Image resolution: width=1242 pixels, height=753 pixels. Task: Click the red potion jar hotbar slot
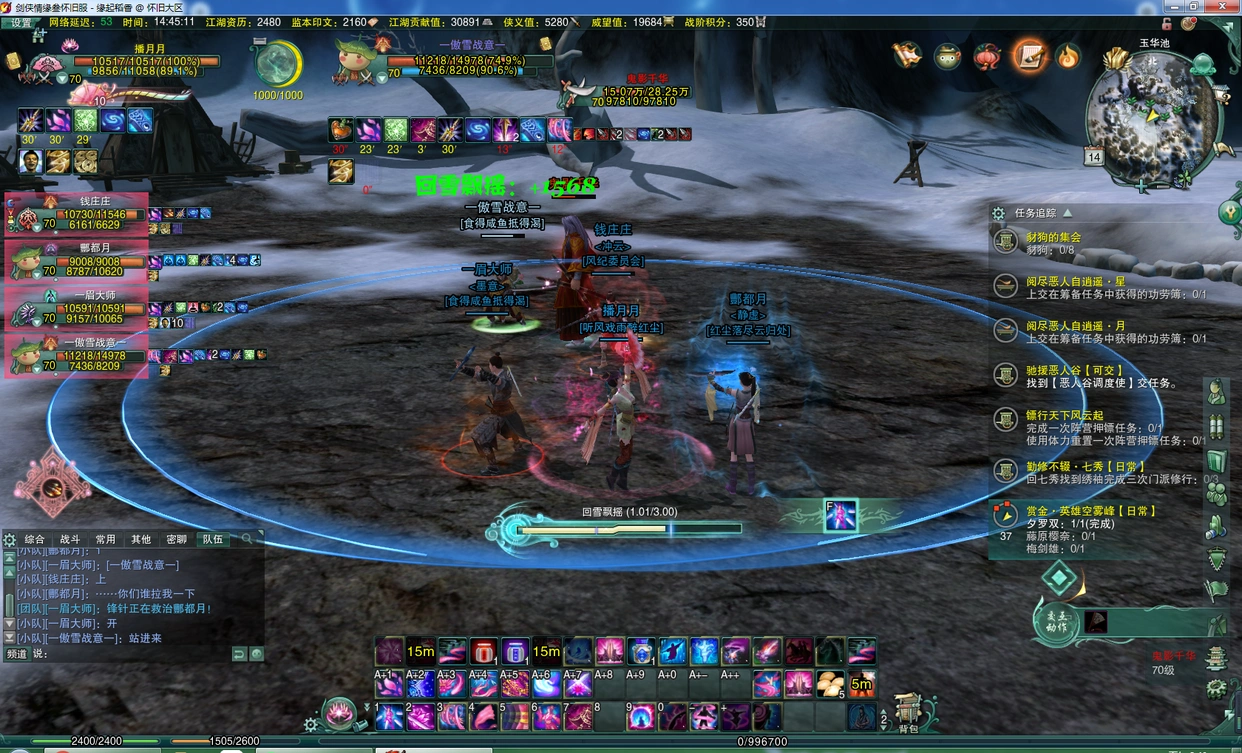tap(483, 652)
